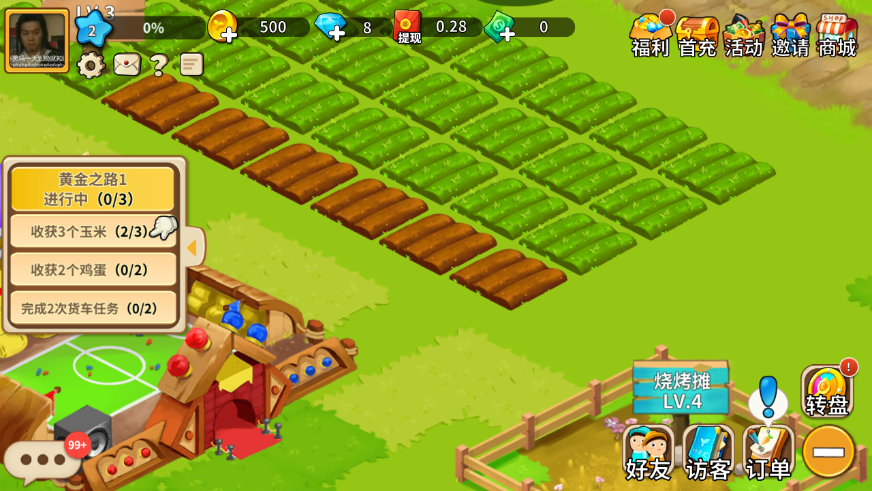Open the 转盘 lucky wheel

tap(827, 391)
